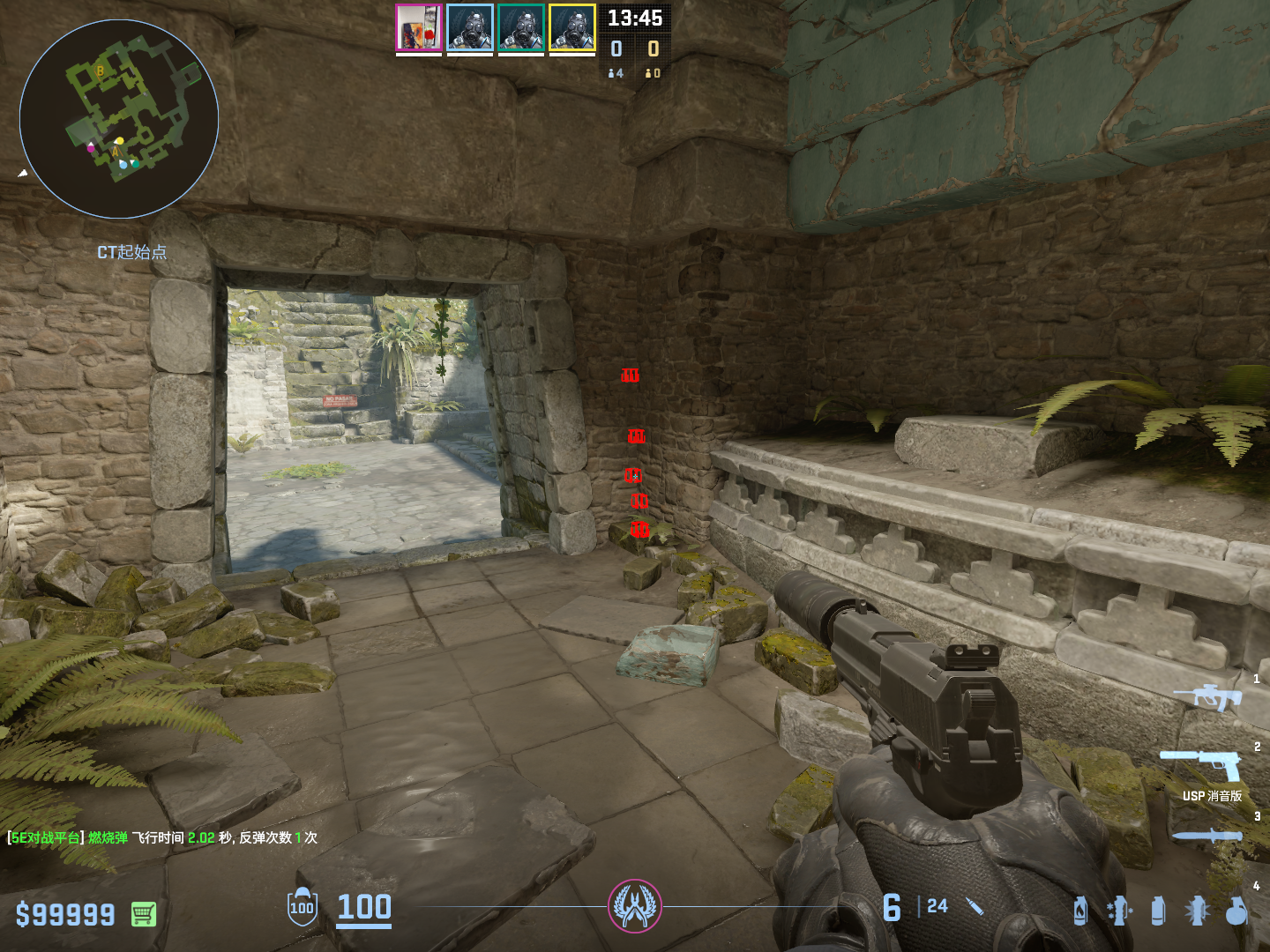The width and height of the screenshot is (1270, 952).
Task: Select the frag grenade with sparkle marks
Action: click(1118, 911)
